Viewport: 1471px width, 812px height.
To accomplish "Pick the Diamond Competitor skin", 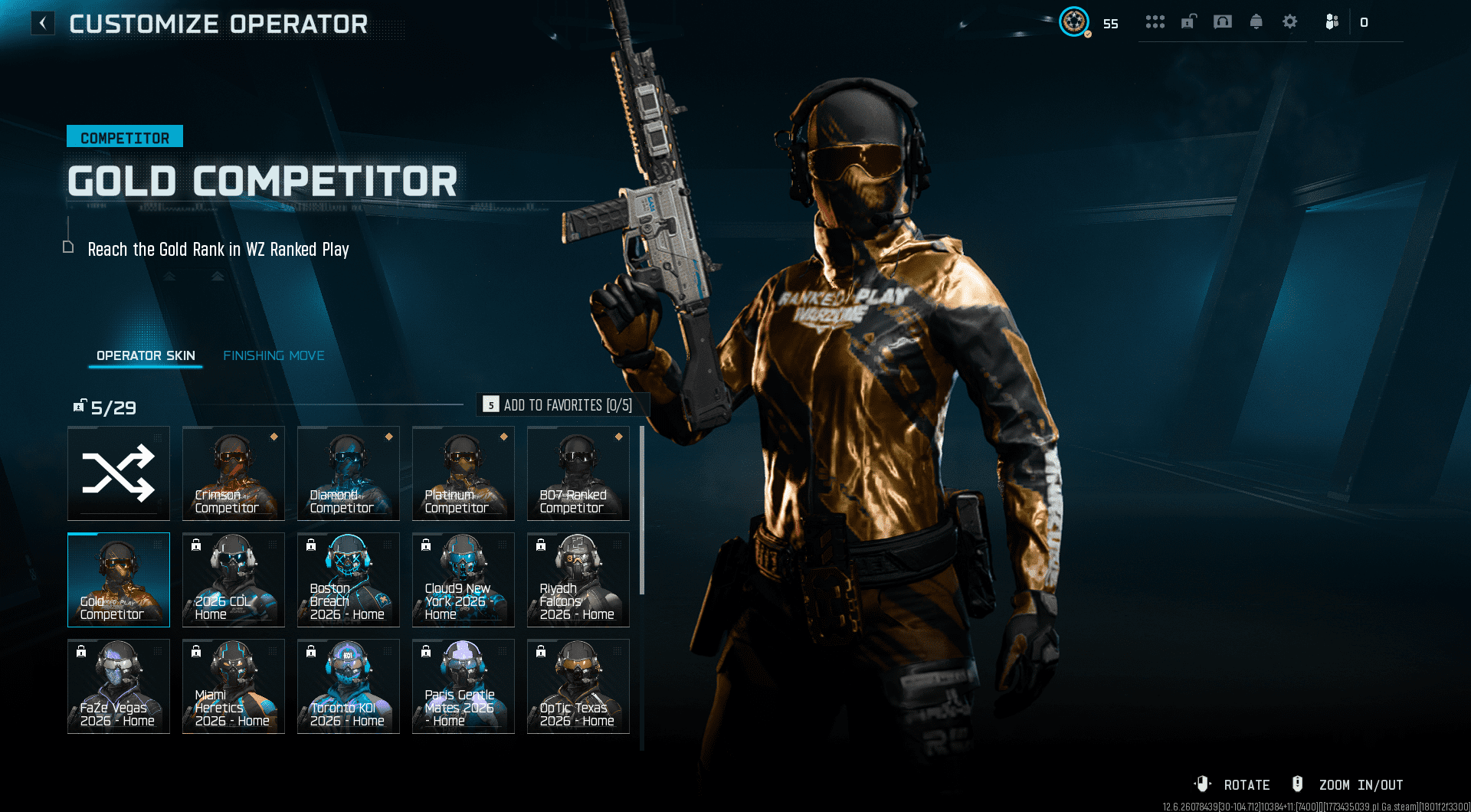I will [349, 473].
